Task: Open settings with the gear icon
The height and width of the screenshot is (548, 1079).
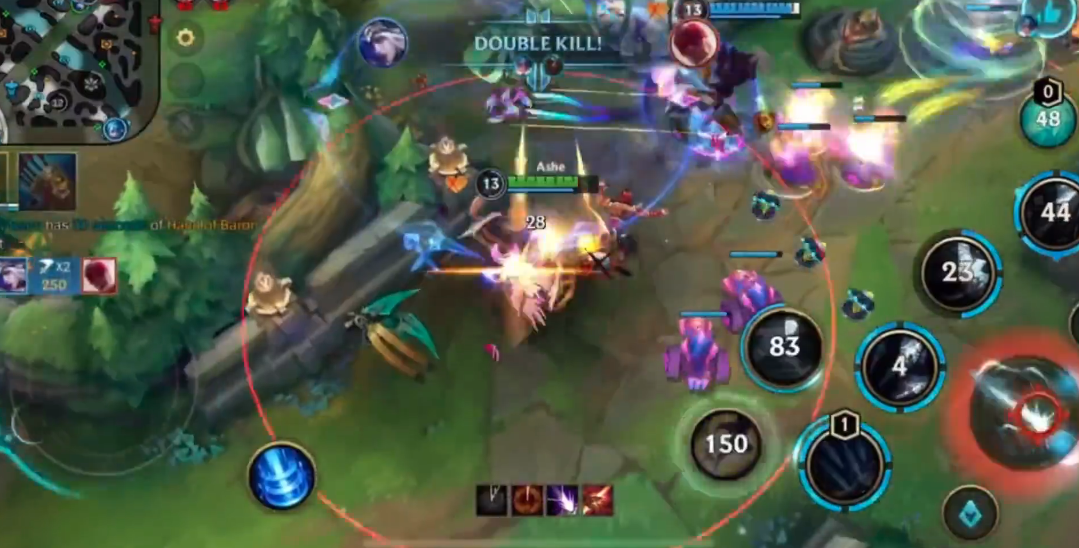Action: click(185, 39)
